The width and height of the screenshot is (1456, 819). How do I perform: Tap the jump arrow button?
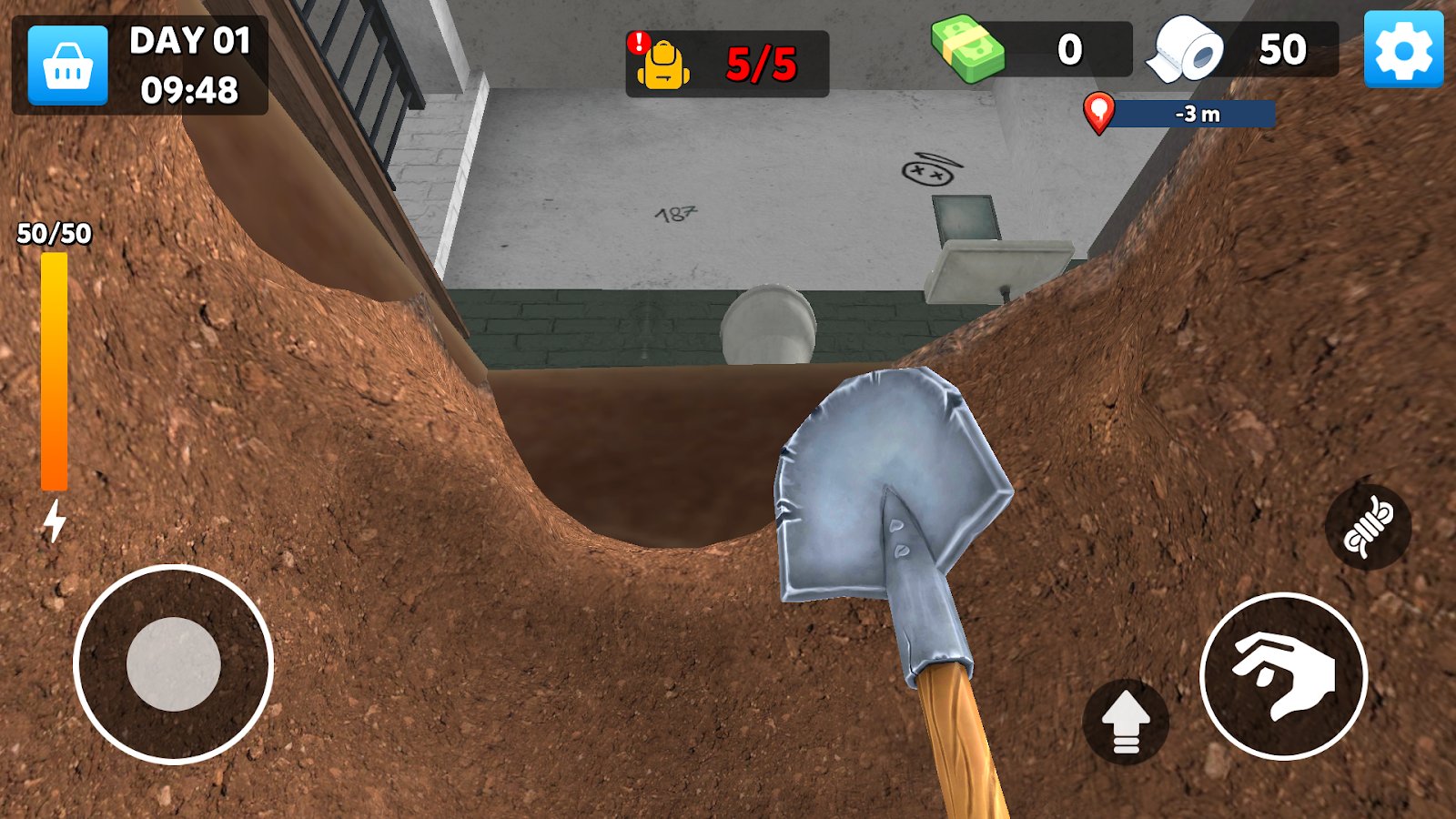tap(1124, 721)
